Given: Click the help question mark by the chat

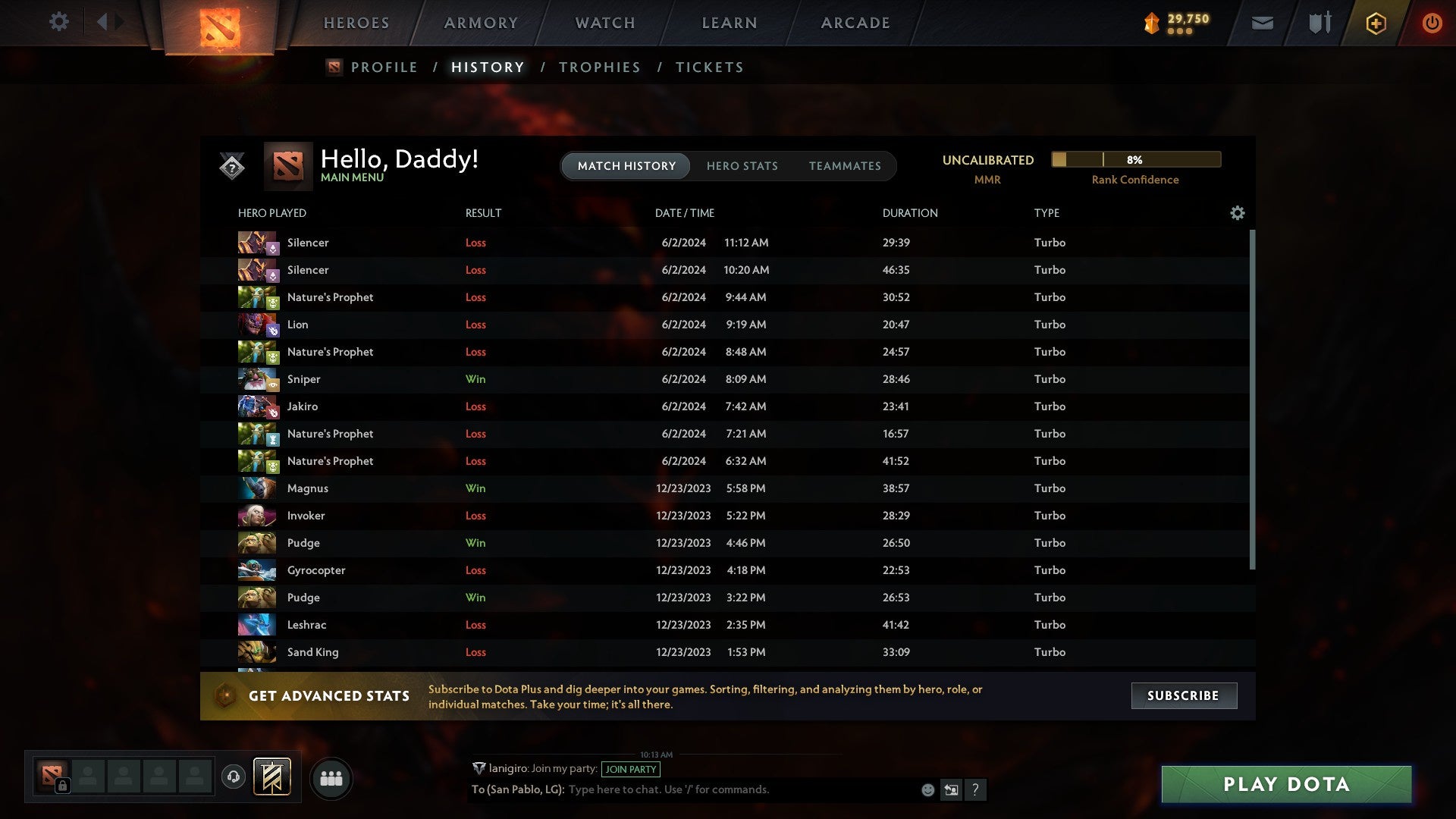Looking at the screenshot, I should click(x=977, y=790).
